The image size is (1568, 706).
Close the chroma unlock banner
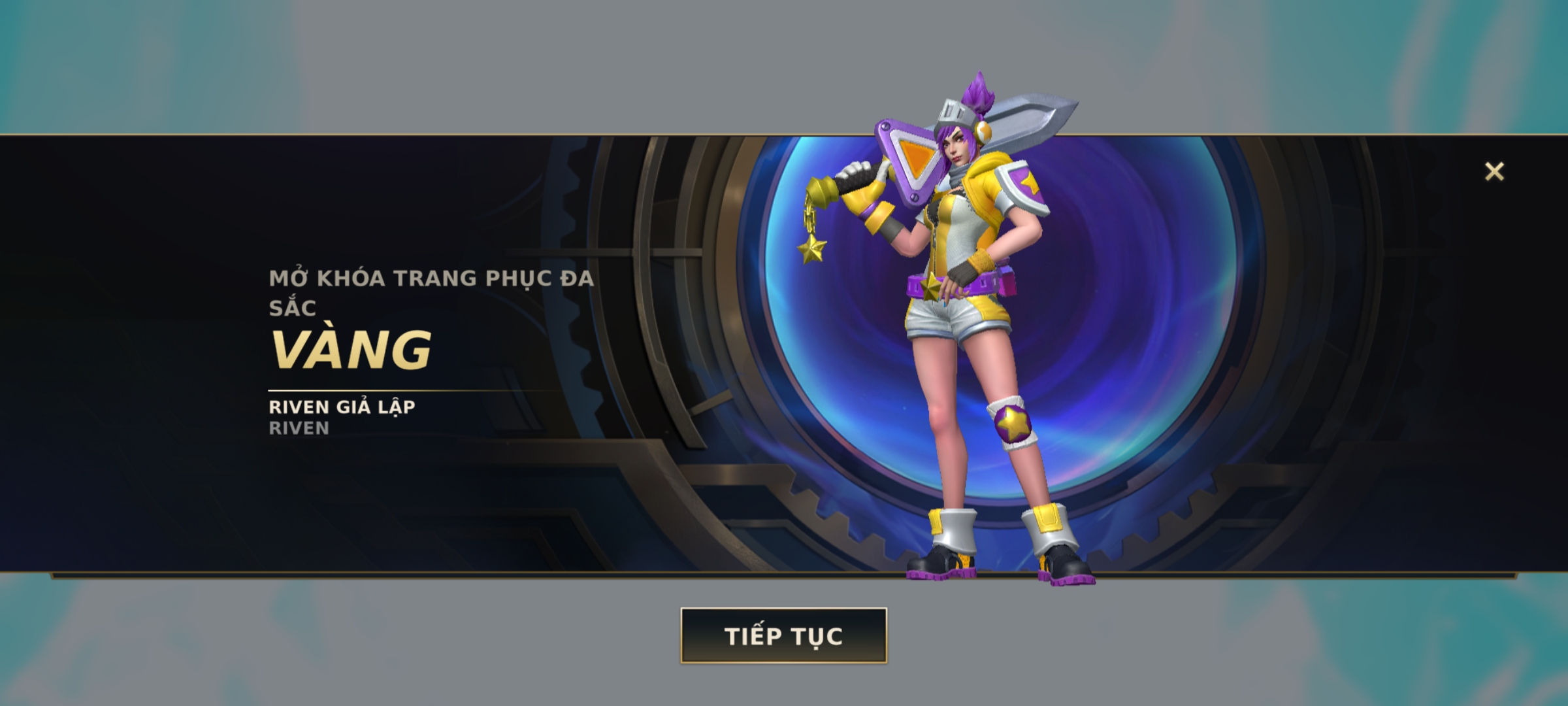[1494, 172]
